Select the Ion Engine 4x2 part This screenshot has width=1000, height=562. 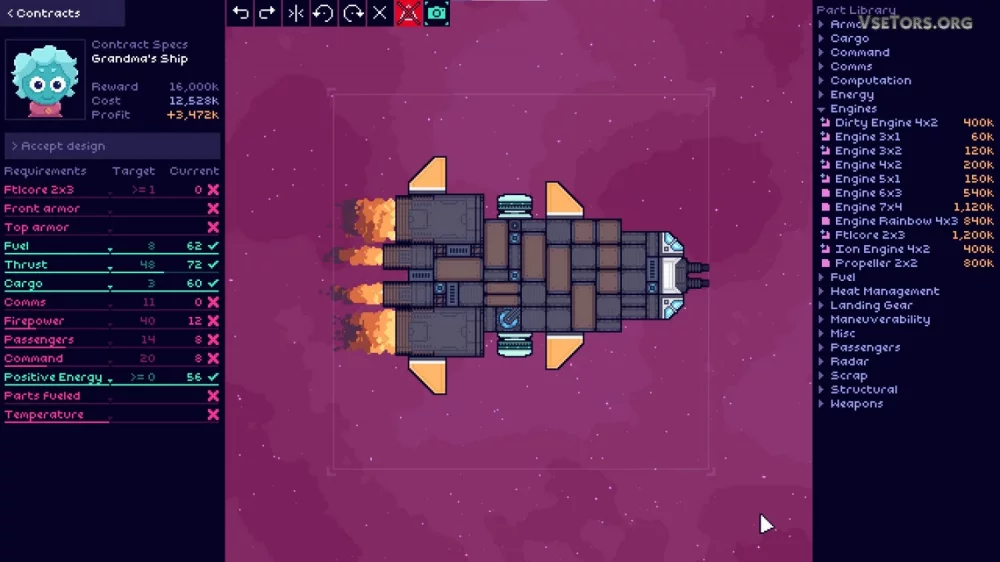click(882, 249)
